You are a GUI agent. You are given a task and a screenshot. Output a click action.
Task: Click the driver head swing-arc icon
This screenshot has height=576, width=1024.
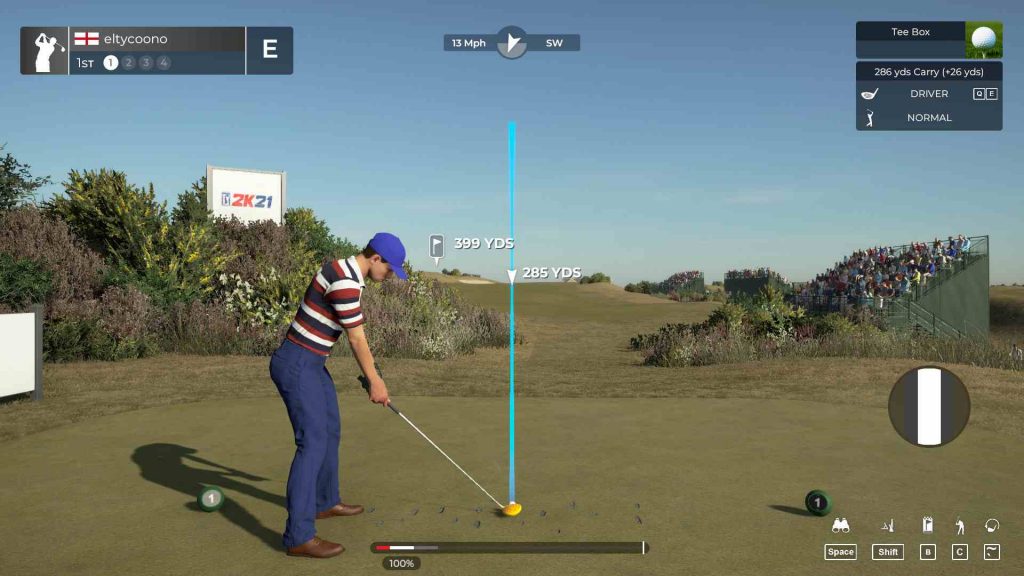pos(992,525)
